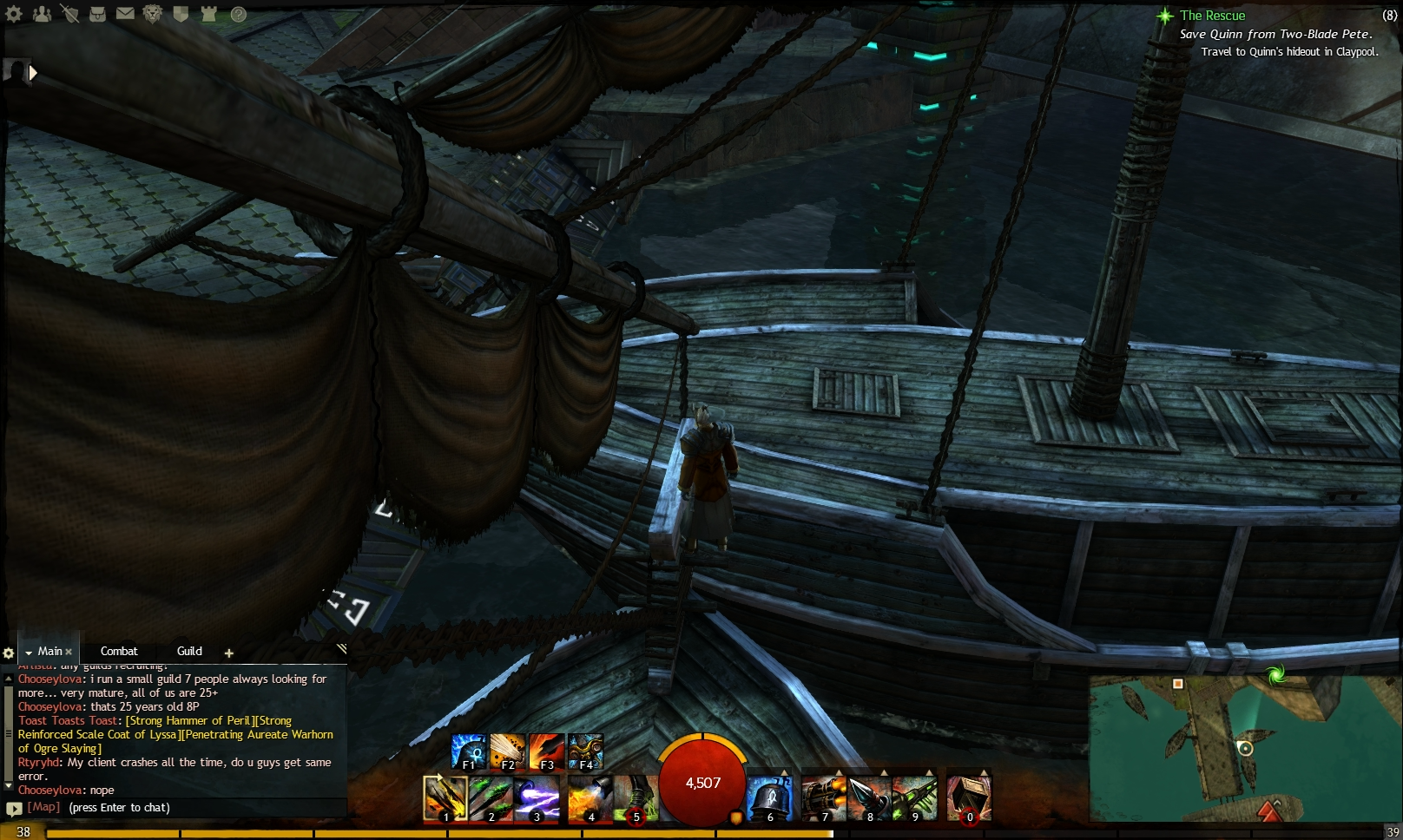1403x840 pixels.
Task: Open the mail envelope icon
Action: pyautogui.click(x=125, y=13)
